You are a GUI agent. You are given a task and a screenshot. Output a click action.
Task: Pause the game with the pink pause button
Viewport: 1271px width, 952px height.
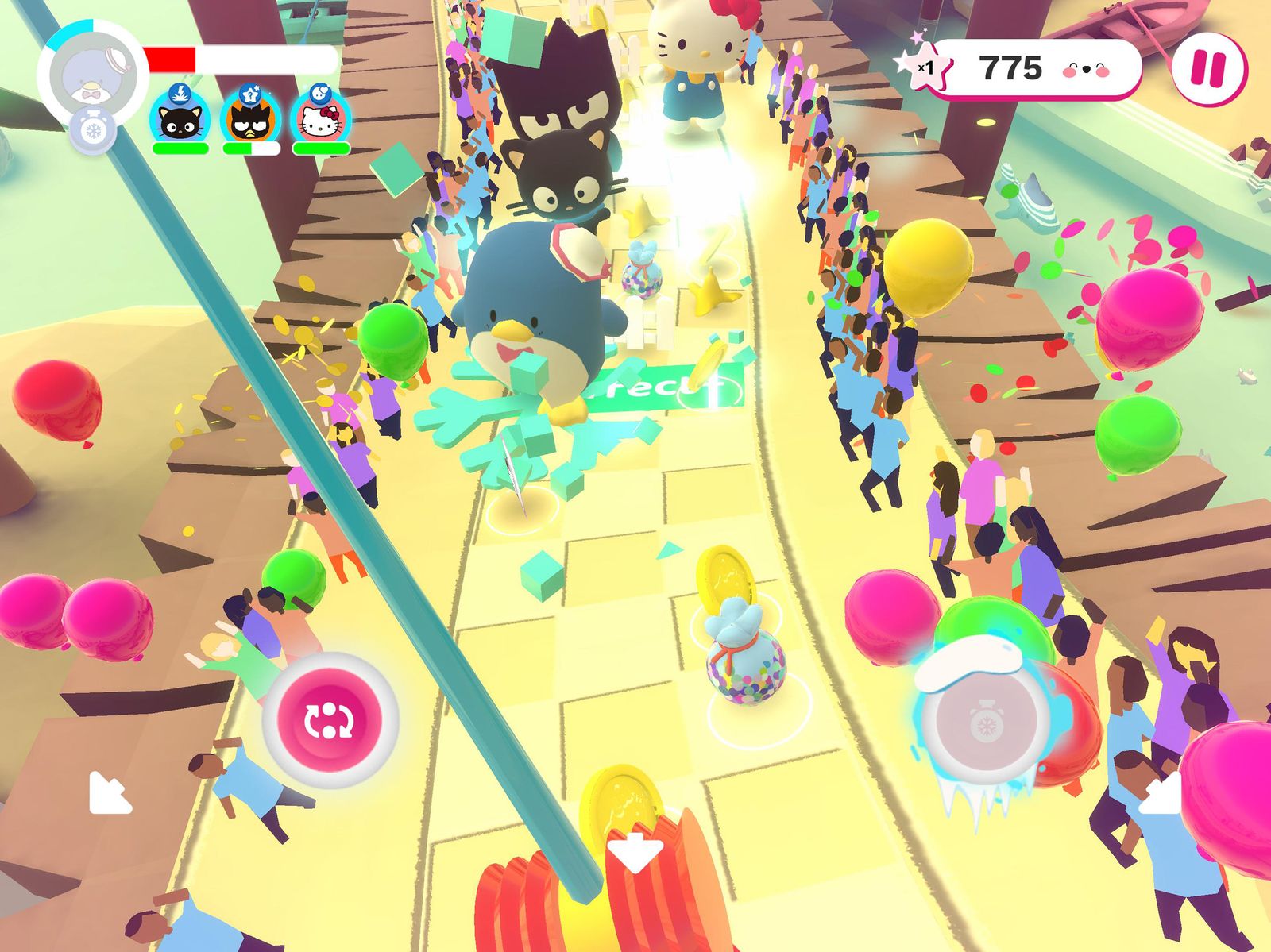1209,69
